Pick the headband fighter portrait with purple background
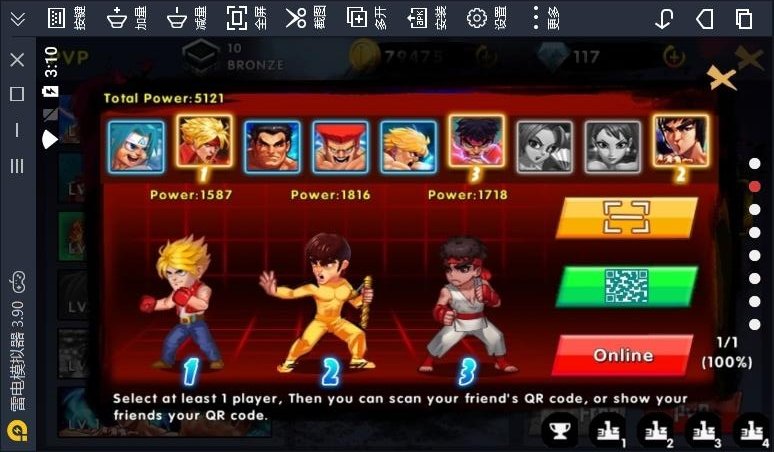This screenshot has width=774, height=452. coord(476,142)
